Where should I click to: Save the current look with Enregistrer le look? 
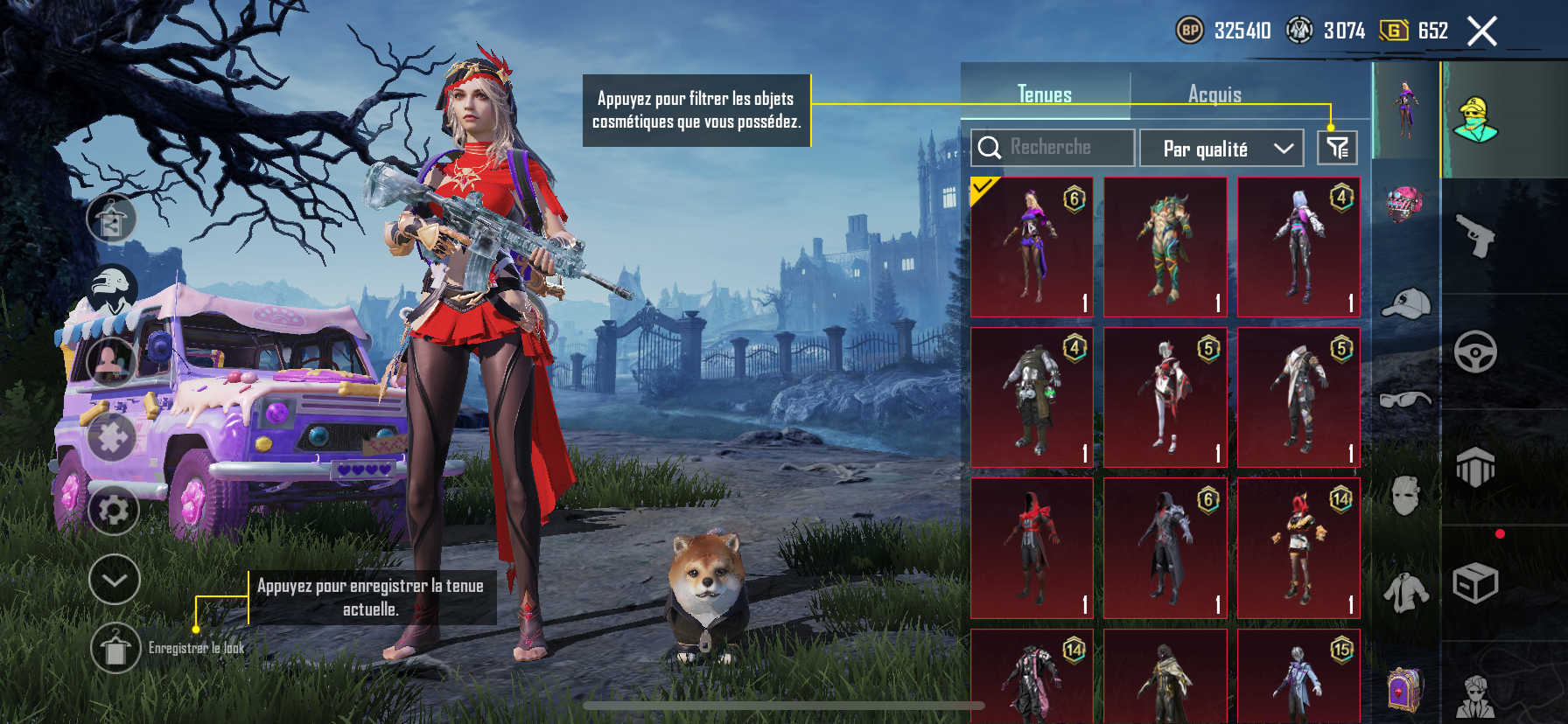(115, 648)
